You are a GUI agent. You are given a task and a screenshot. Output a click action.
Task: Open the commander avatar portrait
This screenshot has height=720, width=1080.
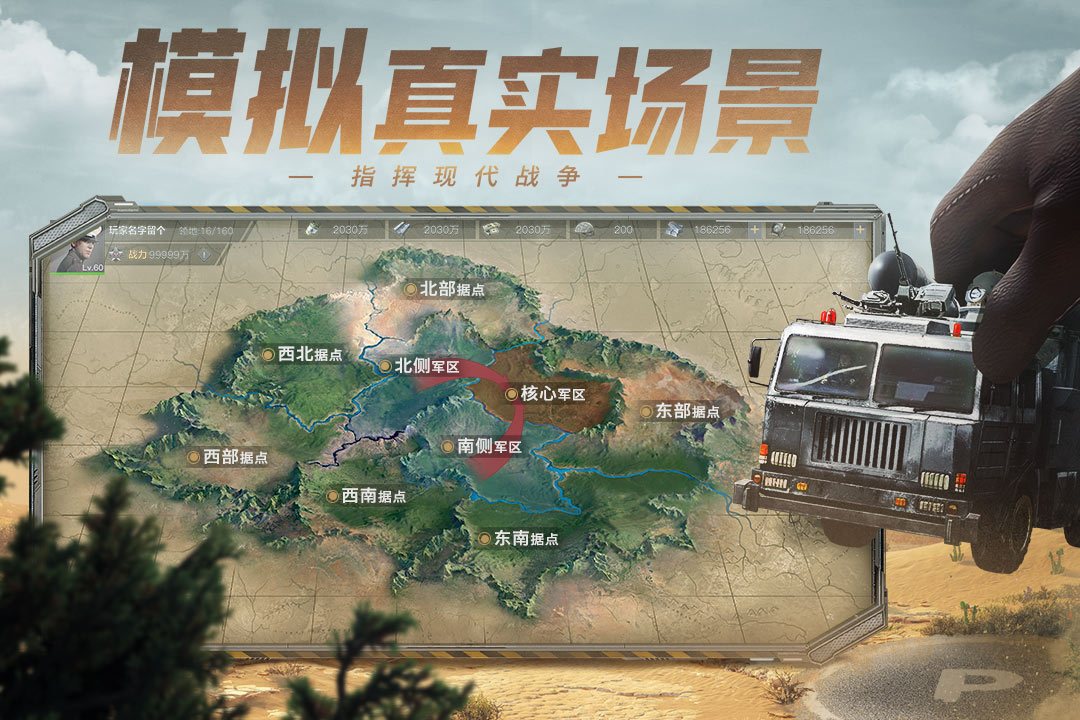(x=77, y=250)
